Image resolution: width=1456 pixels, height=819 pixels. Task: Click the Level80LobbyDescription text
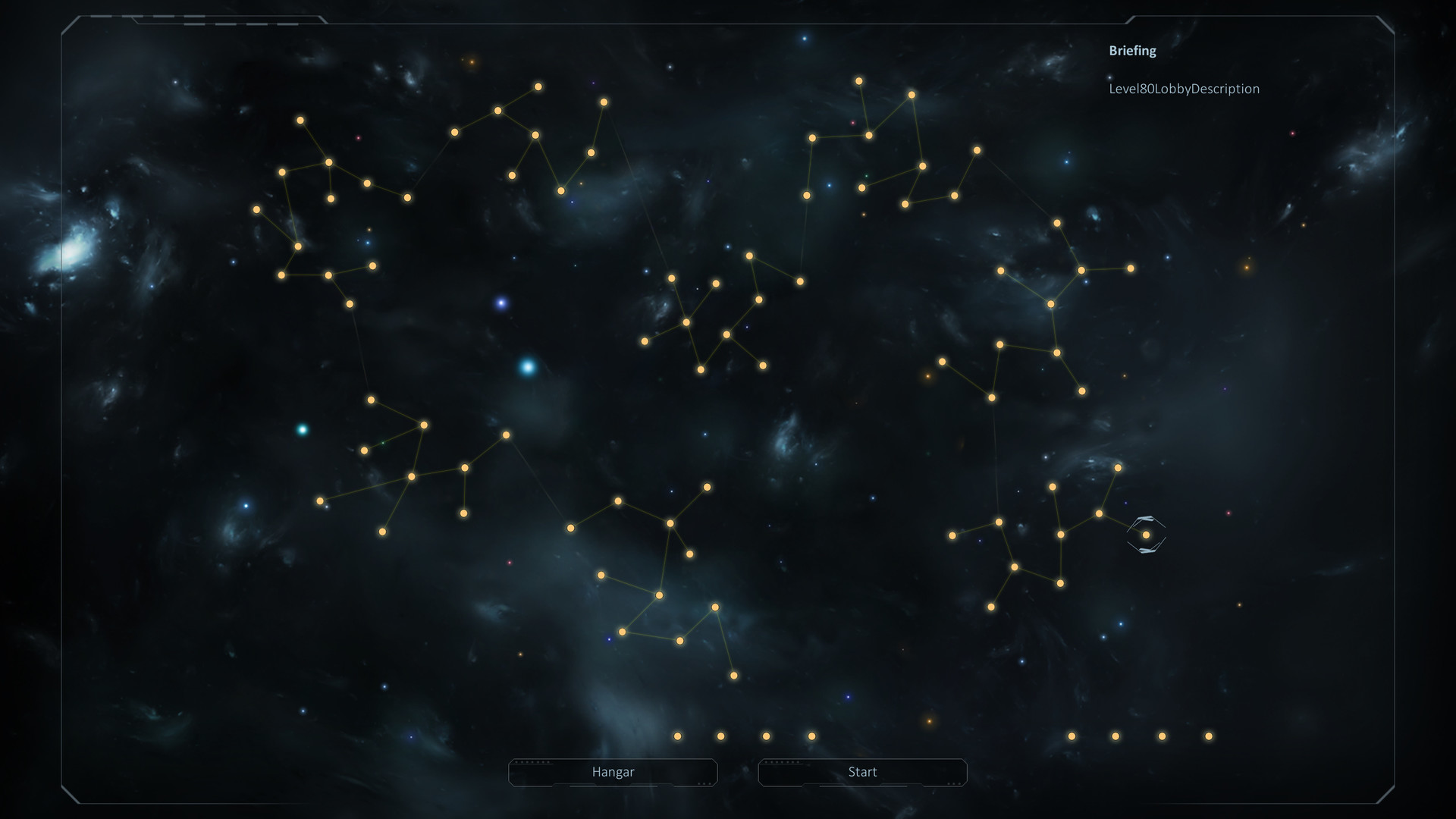tap(1183, 89)
